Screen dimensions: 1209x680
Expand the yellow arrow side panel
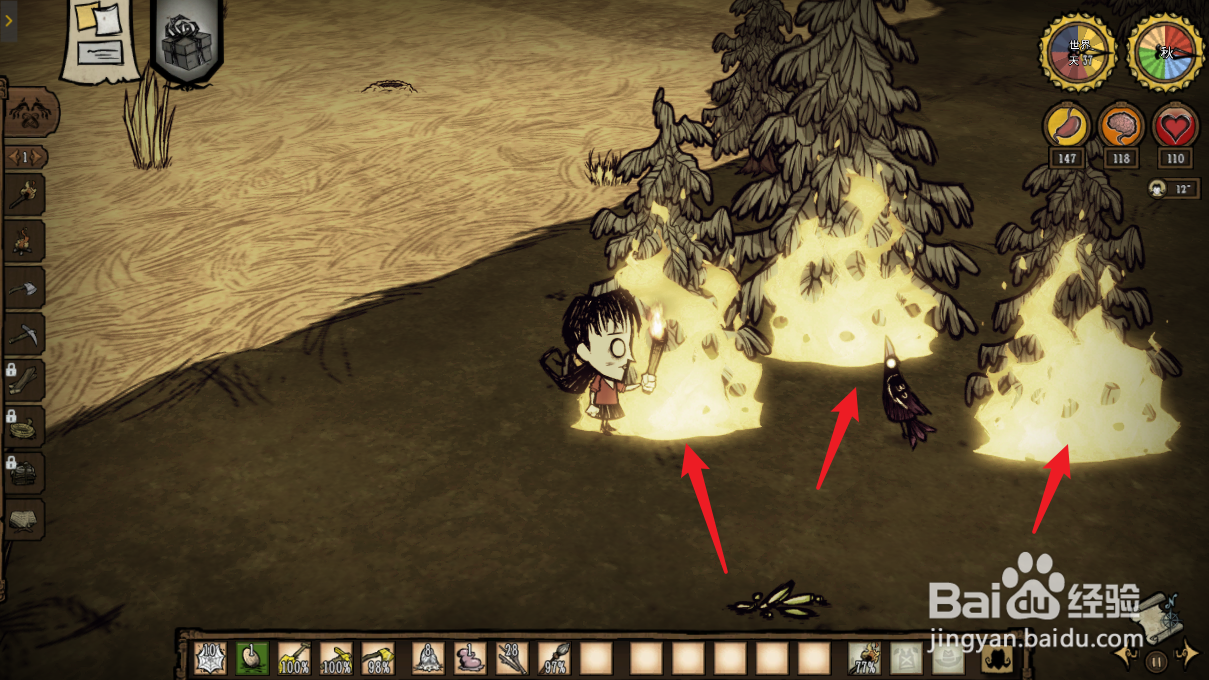pos(8,19)
